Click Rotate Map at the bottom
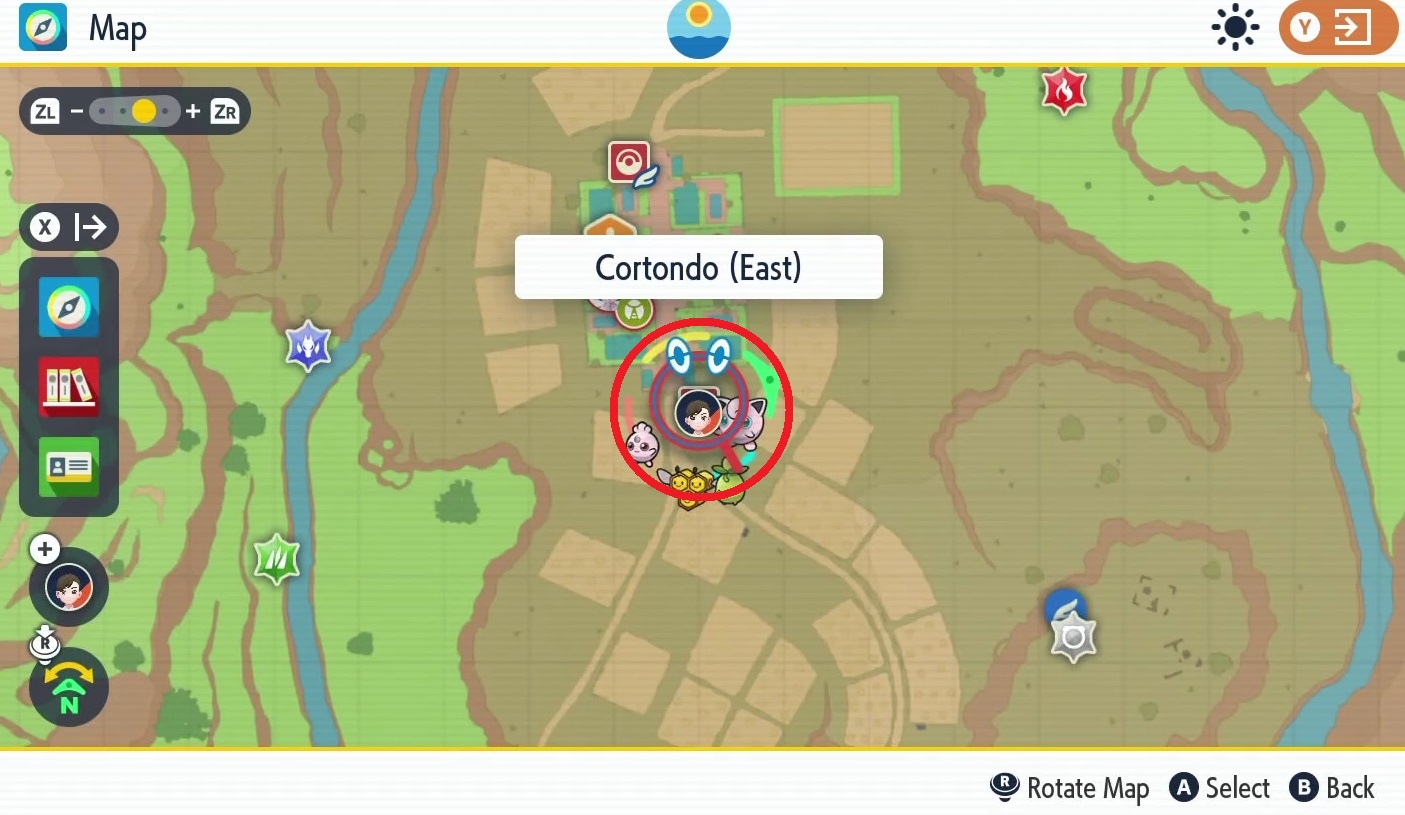Screen dimensions: 1405x815 pos(1069,788)
